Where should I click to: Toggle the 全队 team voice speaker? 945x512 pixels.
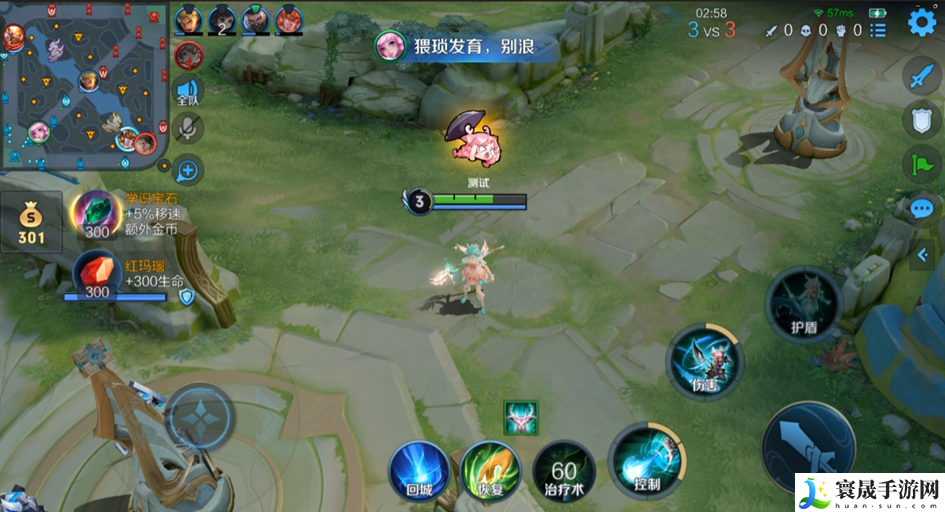pos(188,90)
